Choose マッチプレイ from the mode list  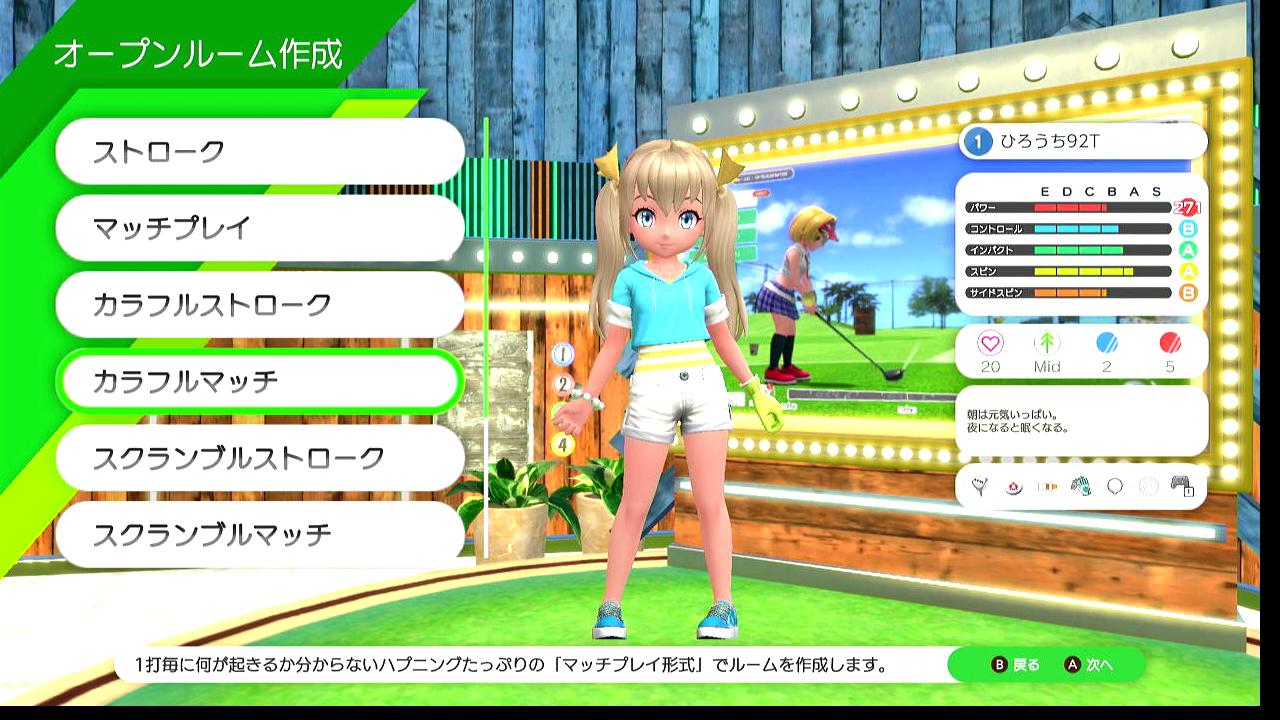tap(260, 228)
